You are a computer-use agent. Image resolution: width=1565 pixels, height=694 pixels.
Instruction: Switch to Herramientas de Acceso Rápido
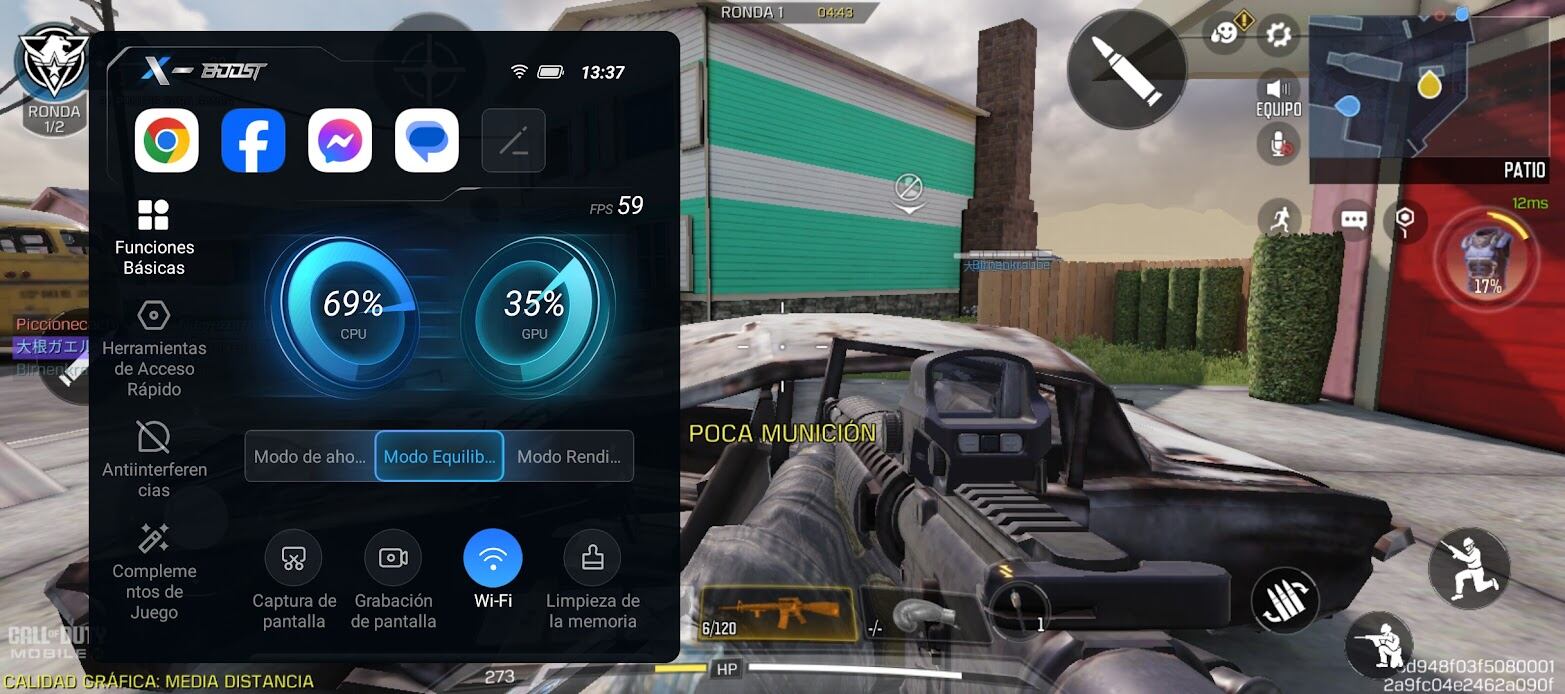[x=154, y=349]
